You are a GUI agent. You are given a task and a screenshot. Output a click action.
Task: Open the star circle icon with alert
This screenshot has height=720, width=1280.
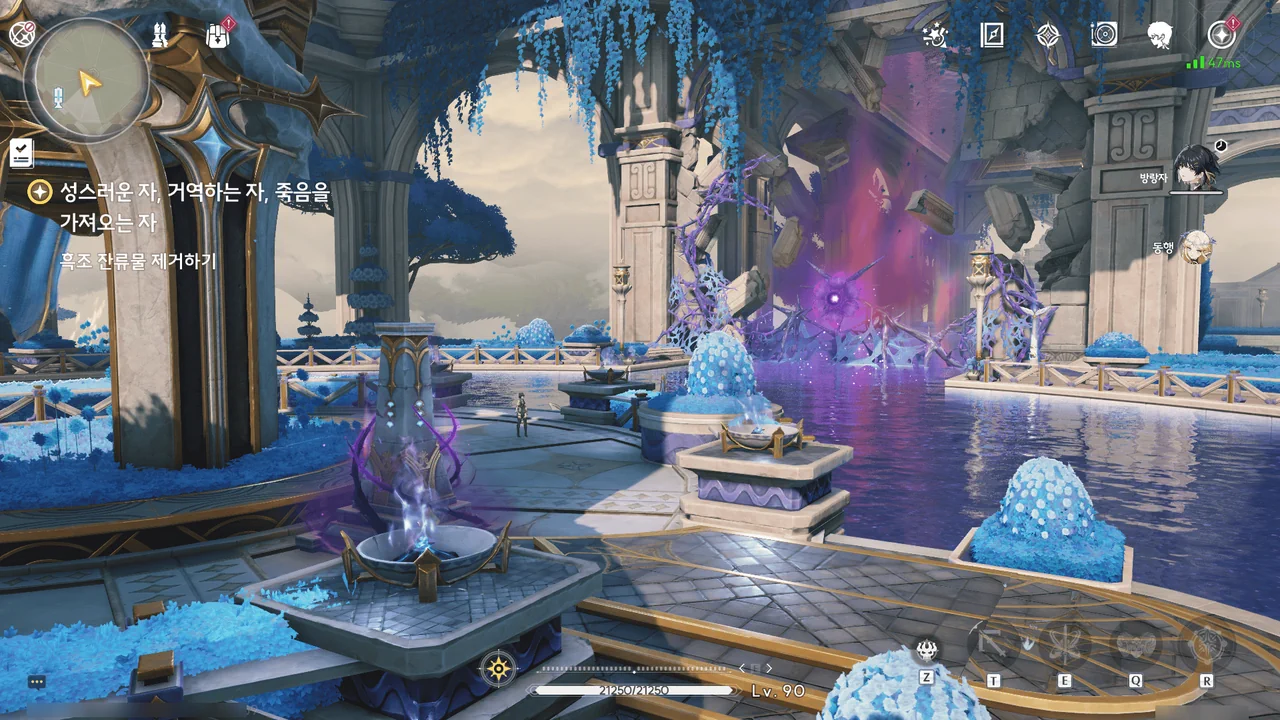[x=1220, y=35]
